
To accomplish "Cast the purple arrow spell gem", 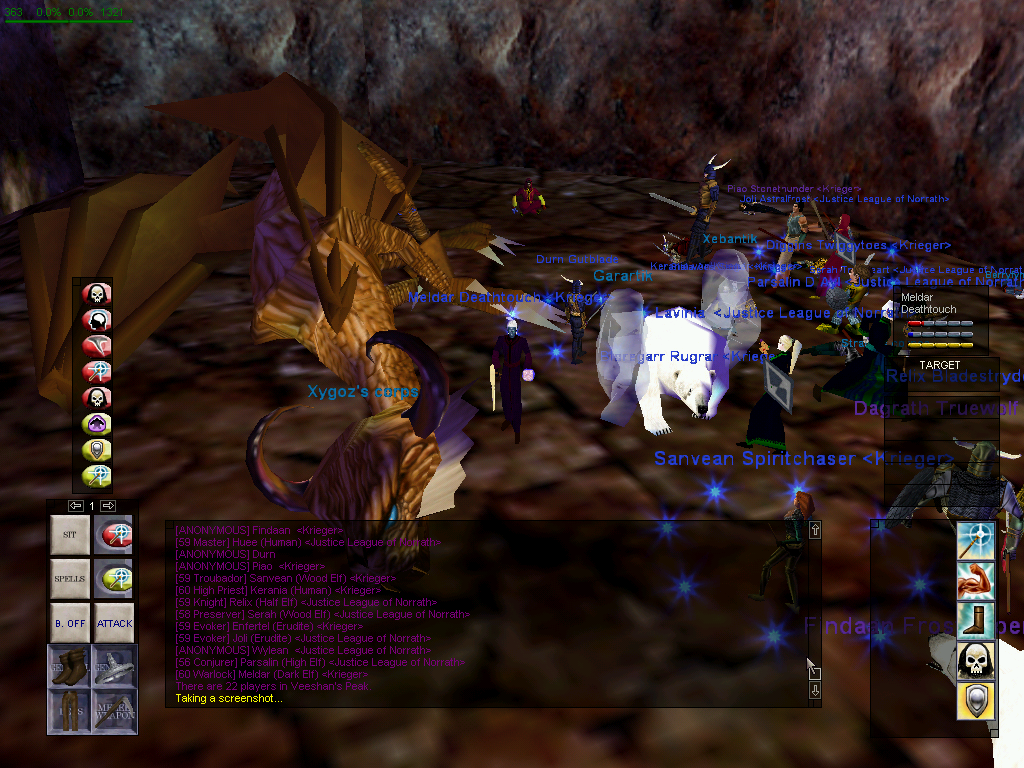I will pos(97,424).
